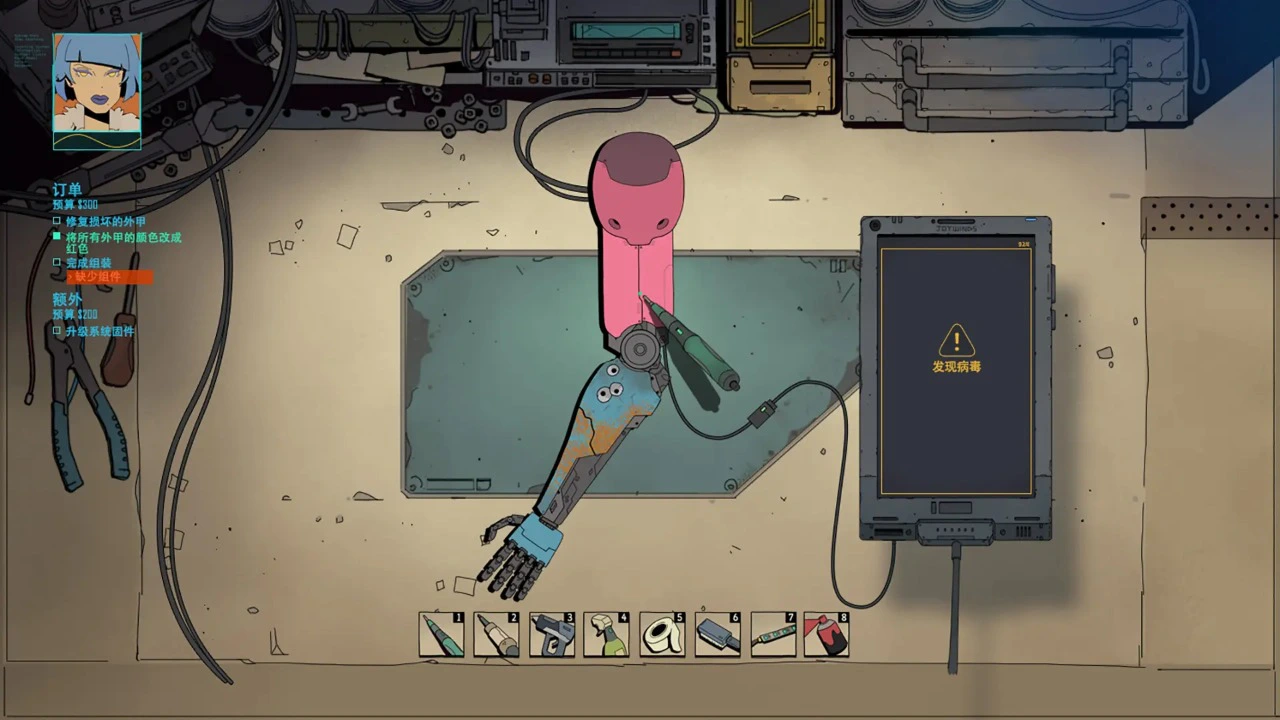Image resolution: width=1280 pixels, height=720 pixels.
Task: Click the 将所有外甲的颜色改成红色 objective
Action: coord(123,242)
